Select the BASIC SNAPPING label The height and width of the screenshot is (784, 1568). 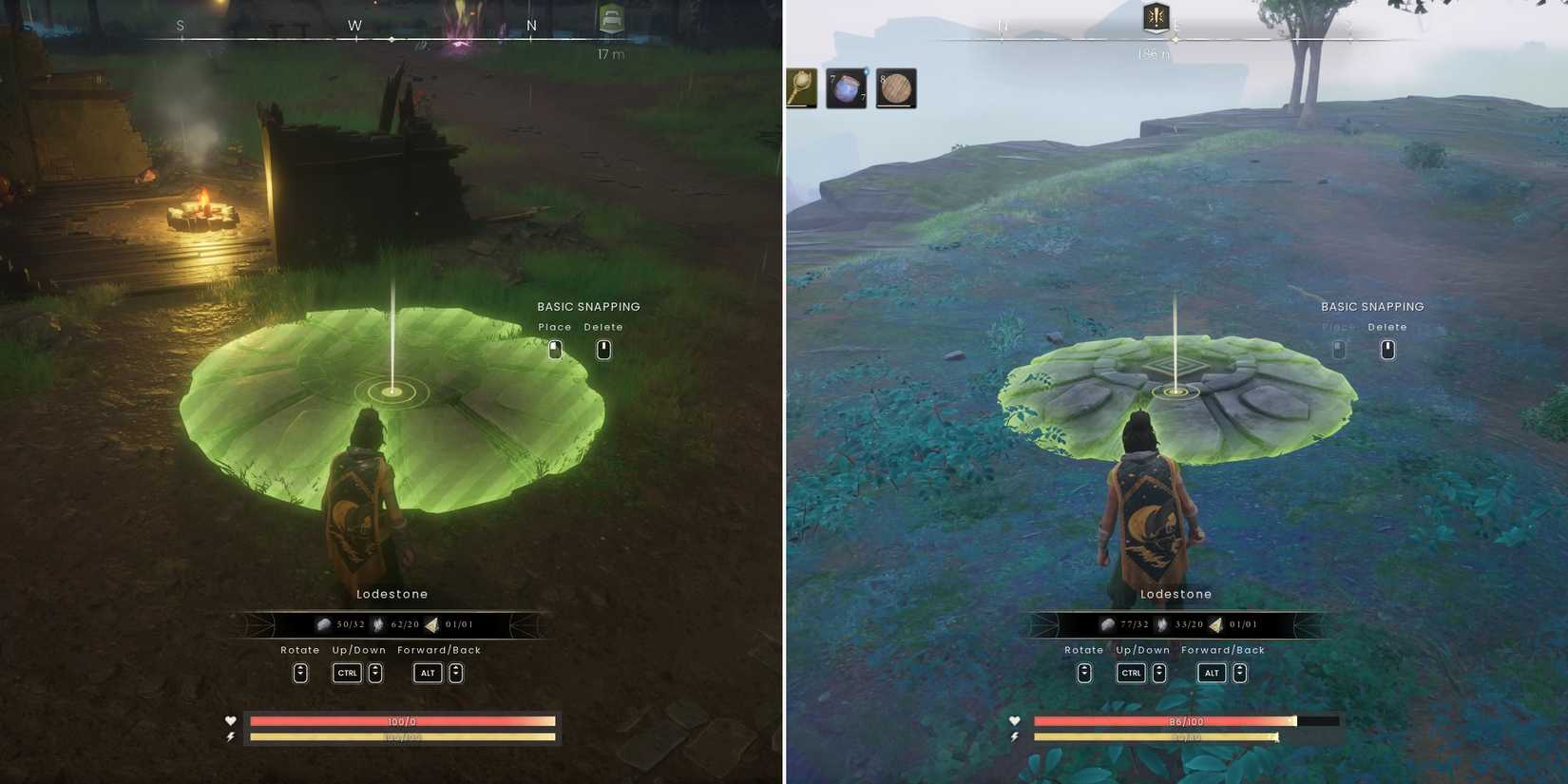pos(589,306)
